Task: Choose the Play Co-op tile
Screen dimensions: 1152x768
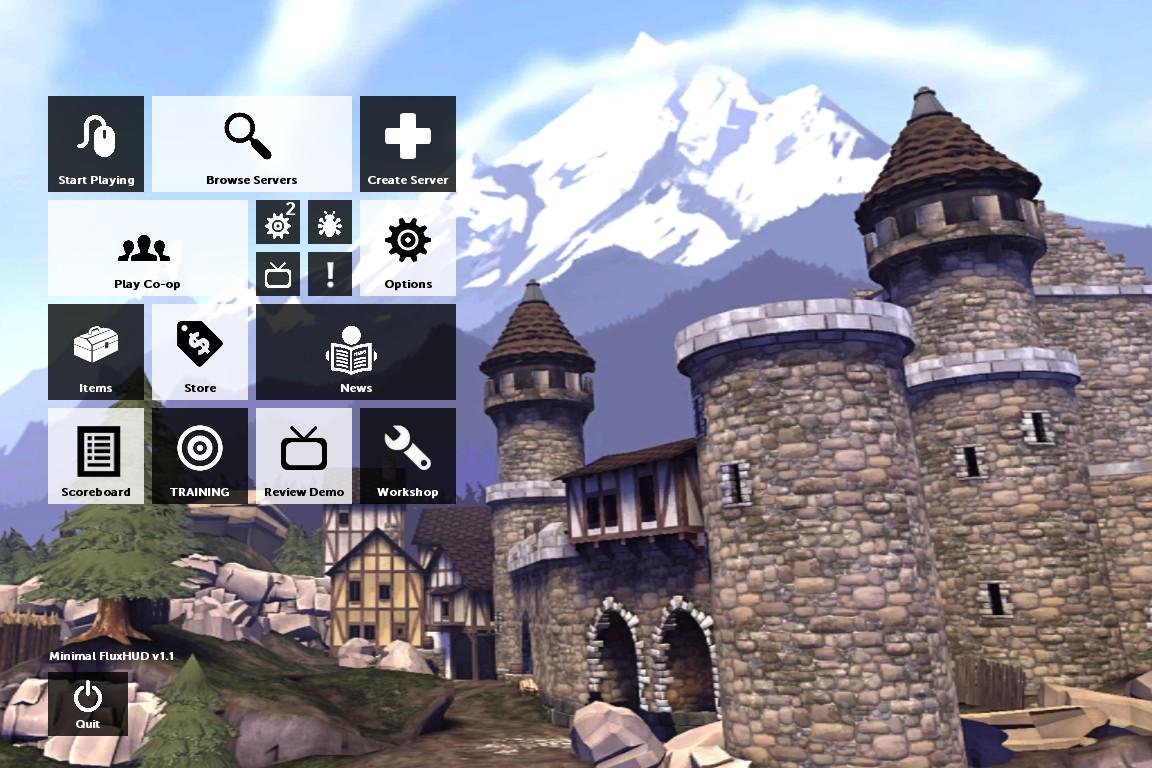Action: pos(148,248)
